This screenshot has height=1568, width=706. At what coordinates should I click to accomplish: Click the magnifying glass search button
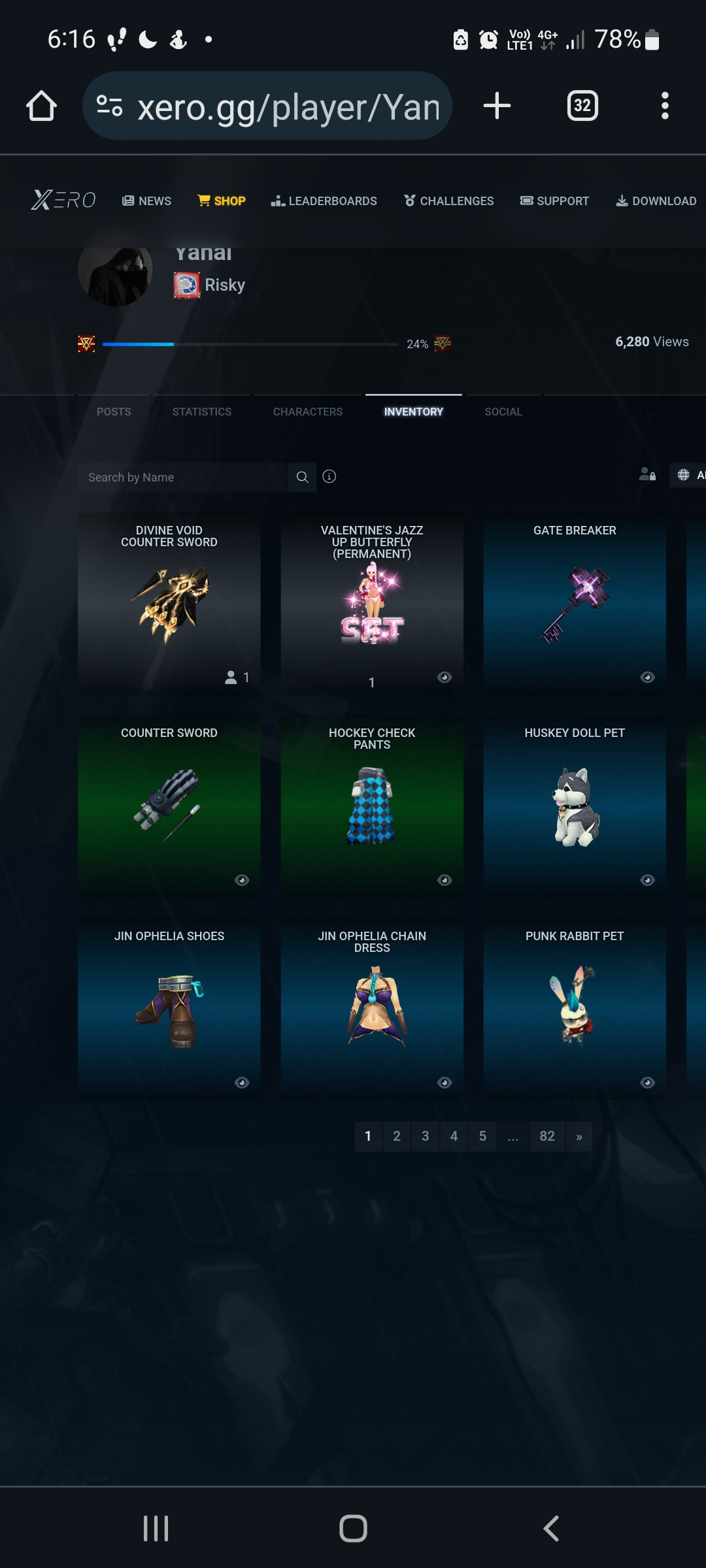point(302,478)
